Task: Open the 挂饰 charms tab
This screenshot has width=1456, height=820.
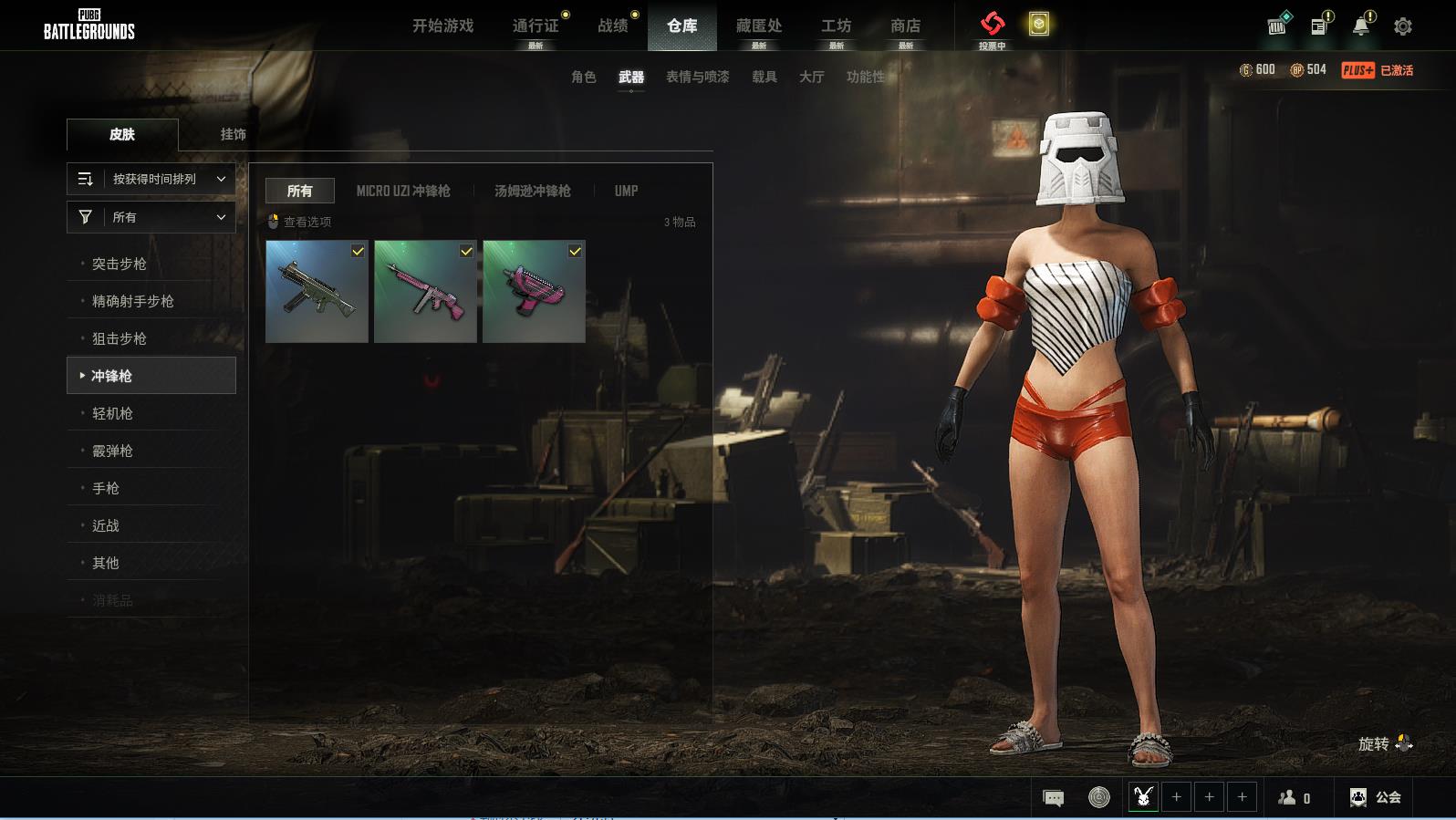Action: 234,134
